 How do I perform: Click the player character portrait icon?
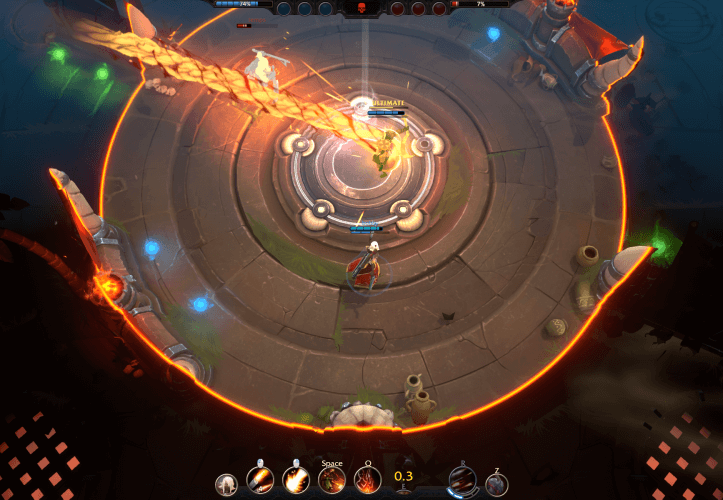coord(227,485)
